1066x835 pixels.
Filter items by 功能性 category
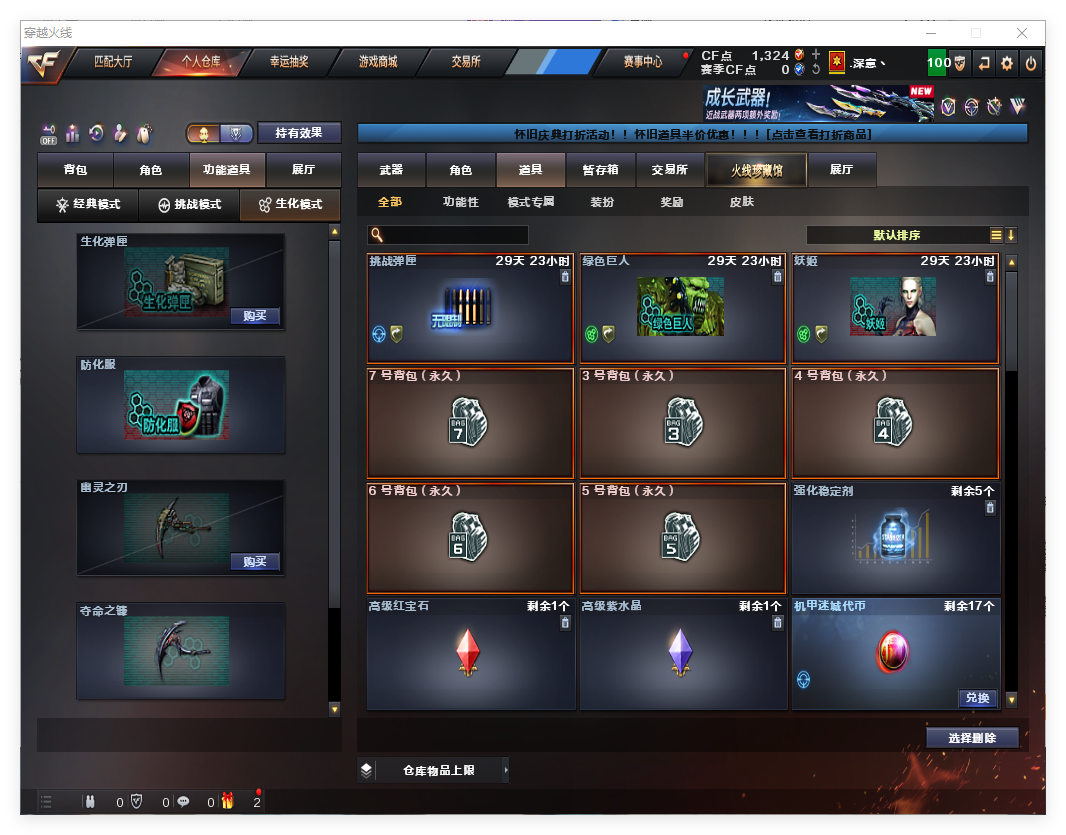[461, 202]
